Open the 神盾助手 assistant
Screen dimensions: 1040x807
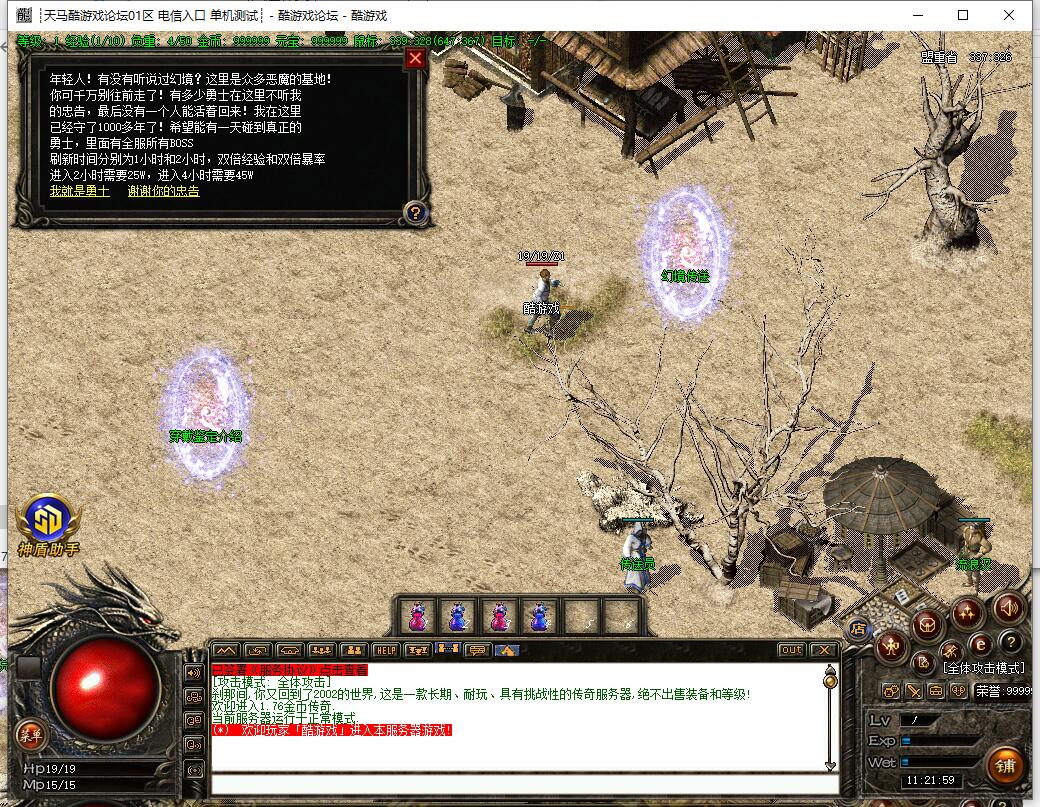47,520
